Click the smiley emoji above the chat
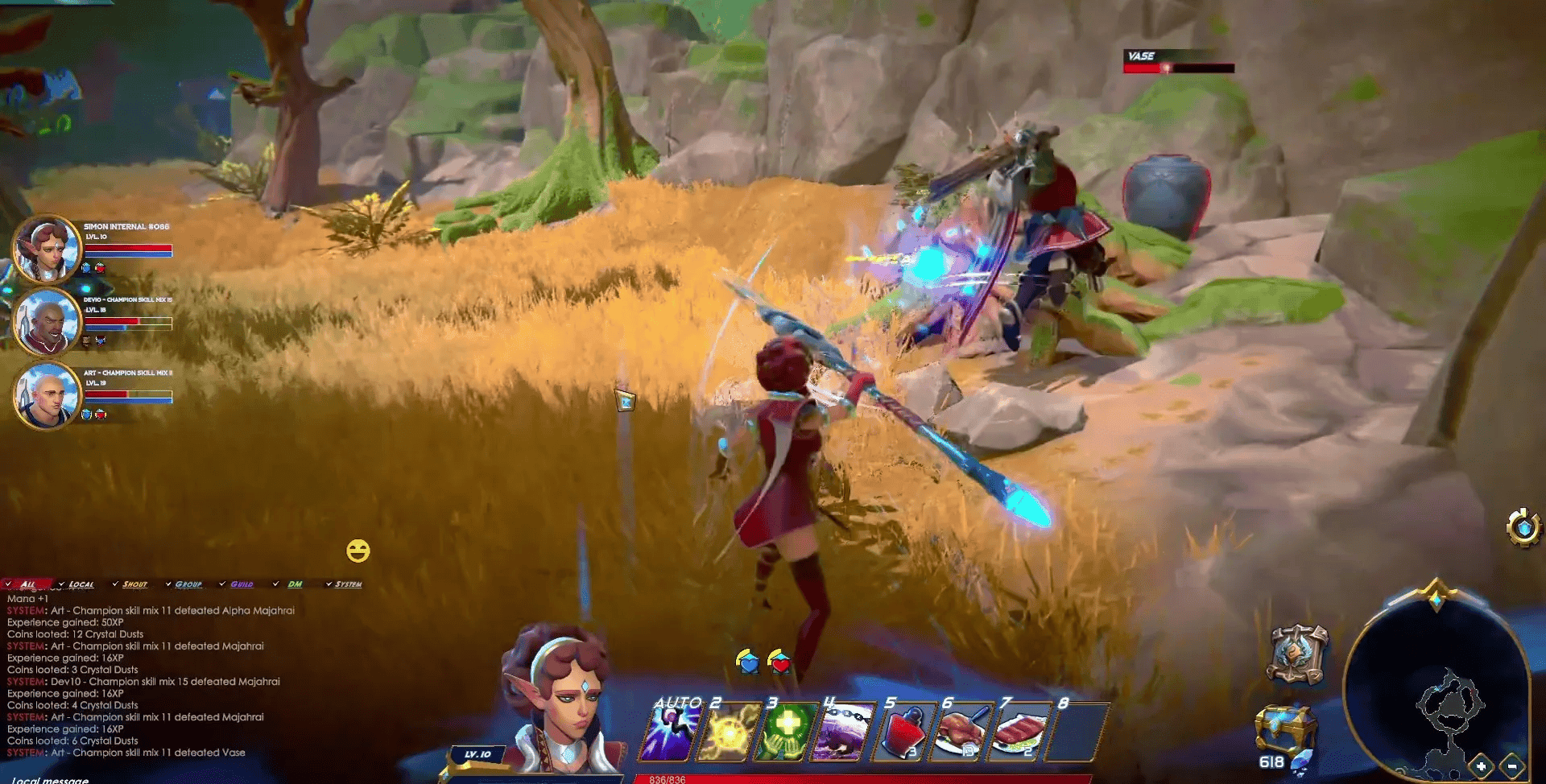 357,551
